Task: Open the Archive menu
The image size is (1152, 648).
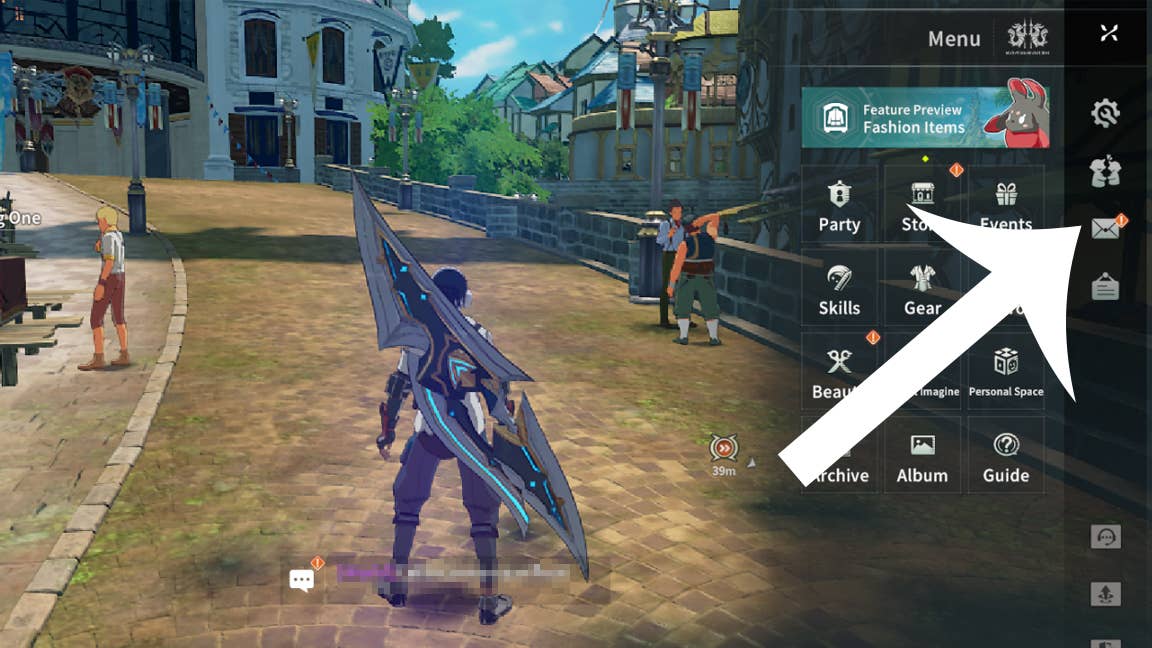Action: [x=839, y=456]
